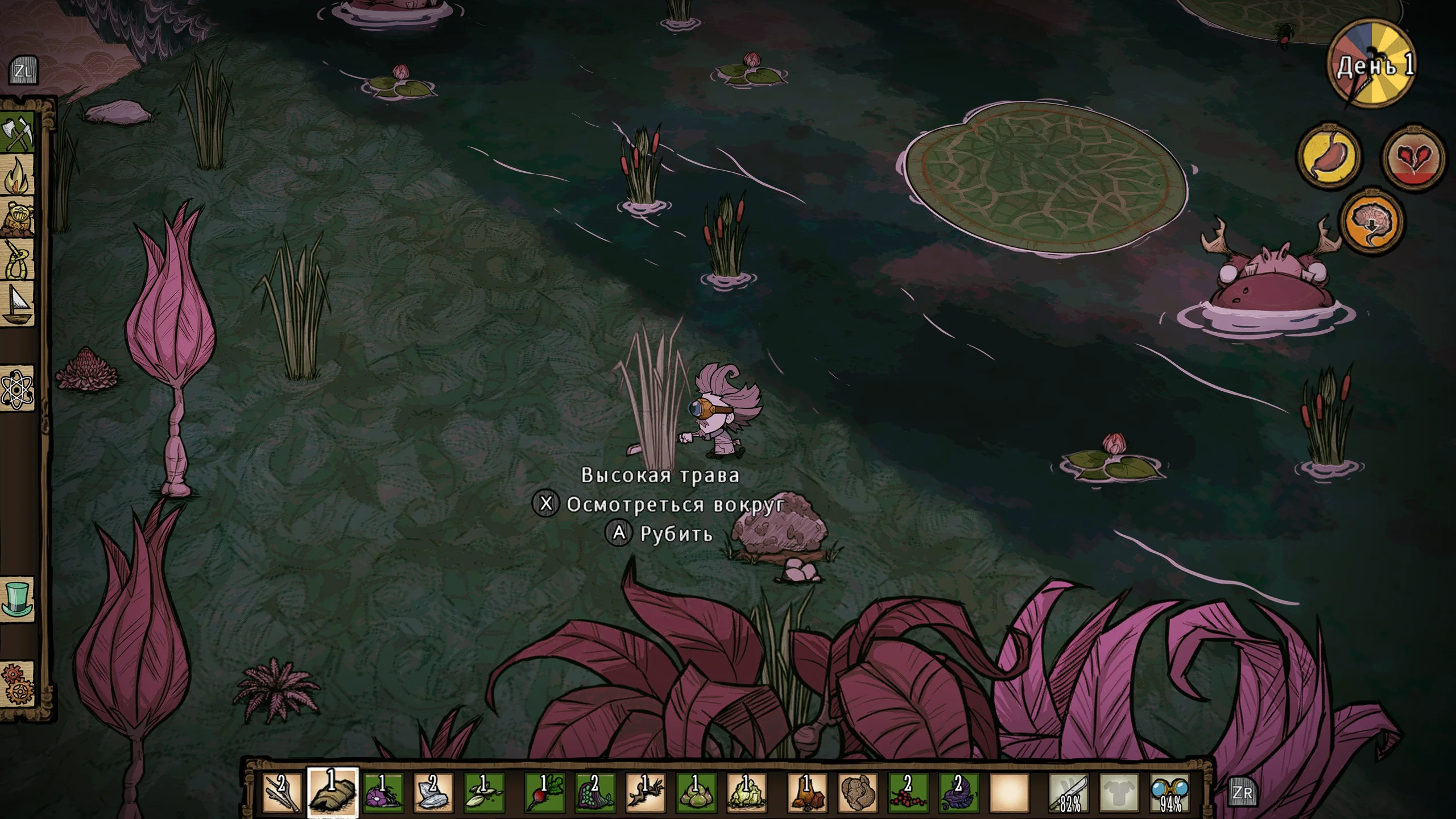The width and height of the screenshot is (1456, 819).
Task: Open the Science crafting tab with atom icon
Action: pyautogui.click(x=18, y=389)
